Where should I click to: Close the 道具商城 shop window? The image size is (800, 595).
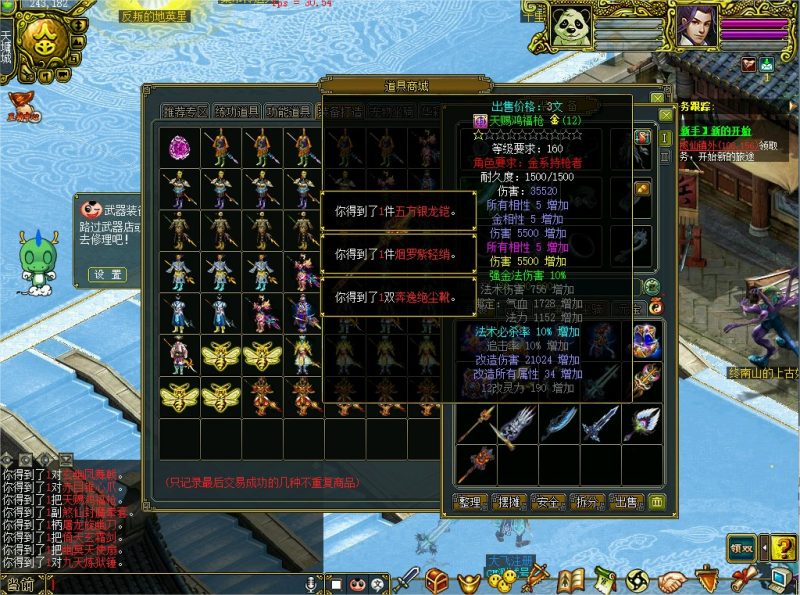656,99
